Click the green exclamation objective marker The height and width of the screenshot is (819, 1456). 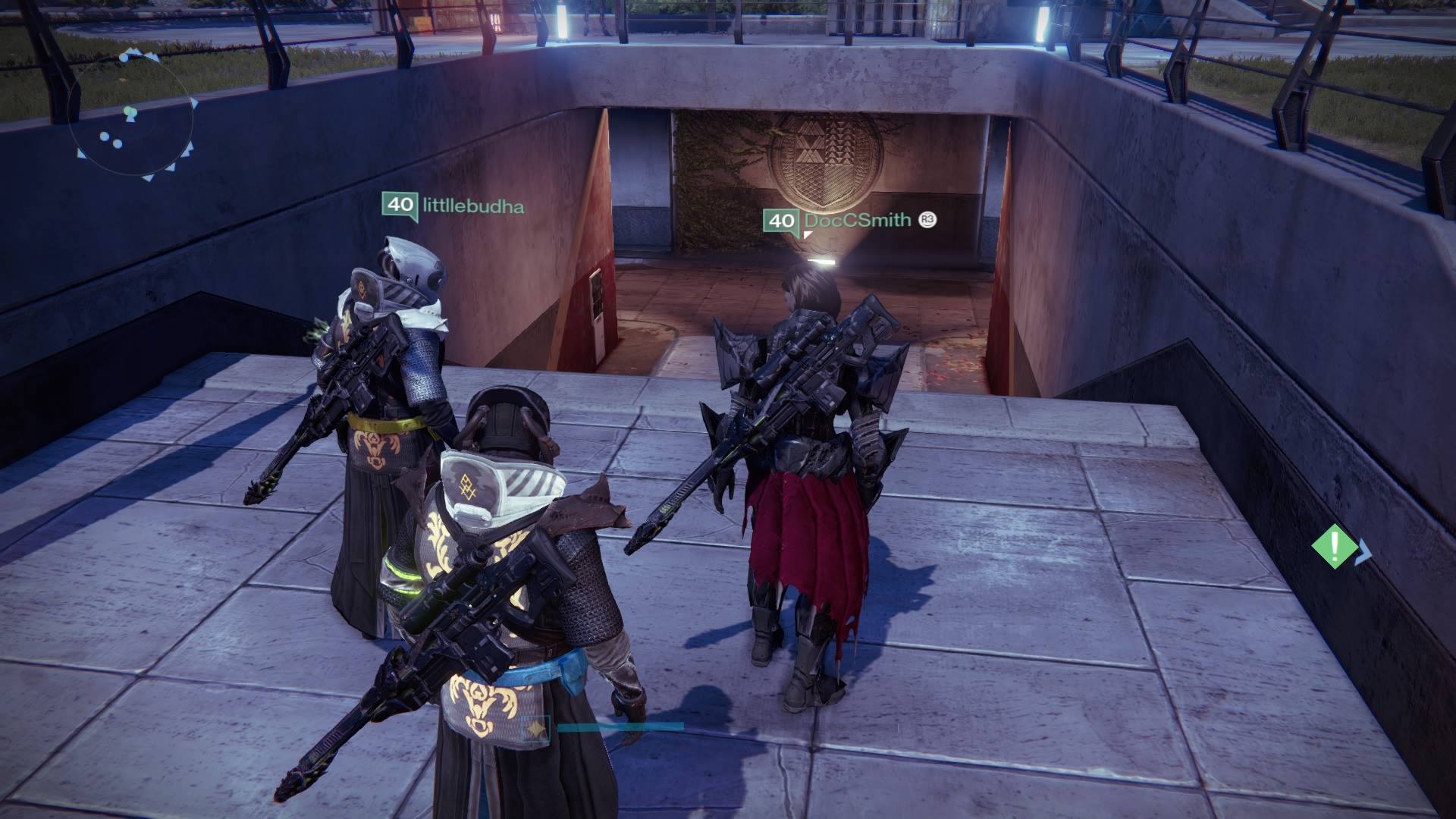[1335, 546]
